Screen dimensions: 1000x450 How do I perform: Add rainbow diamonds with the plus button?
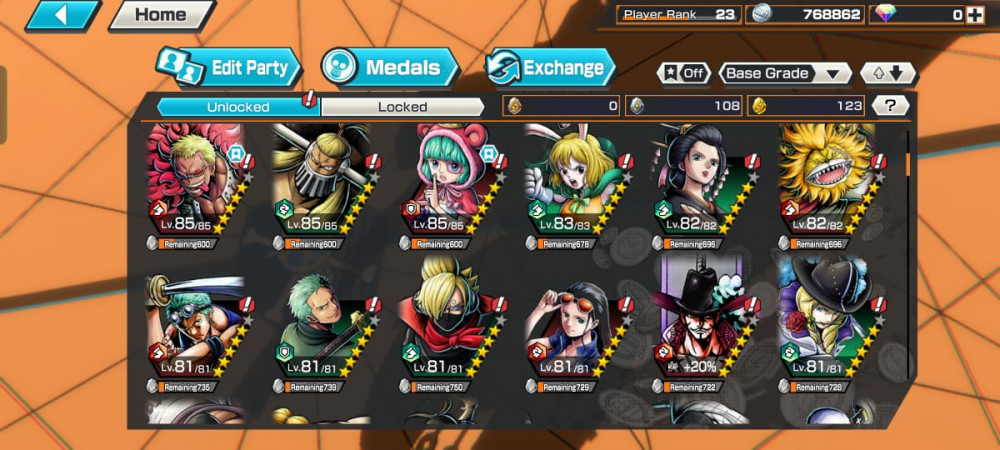coord(974,14)
